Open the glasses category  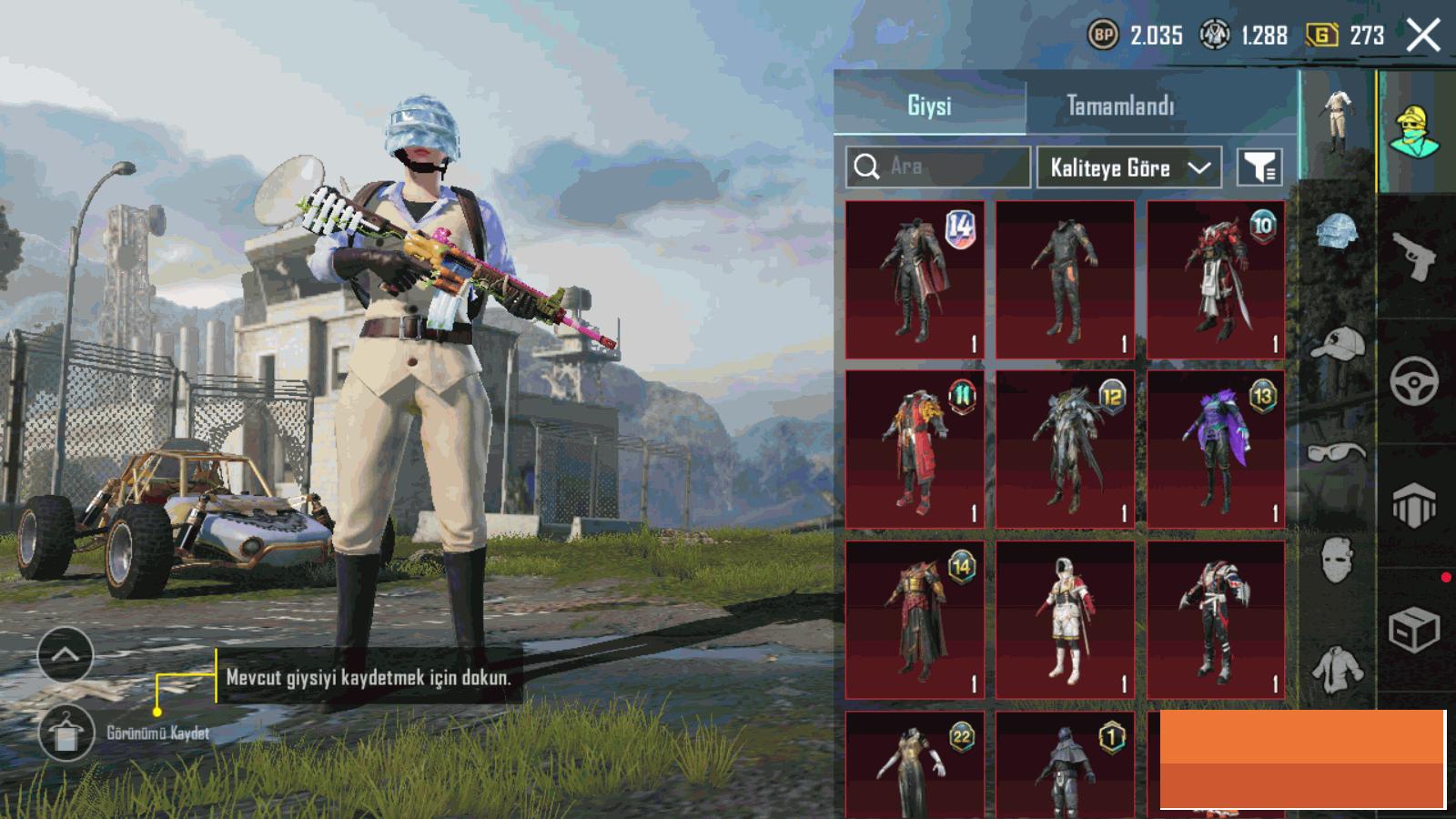click(x=1337, y=451)
